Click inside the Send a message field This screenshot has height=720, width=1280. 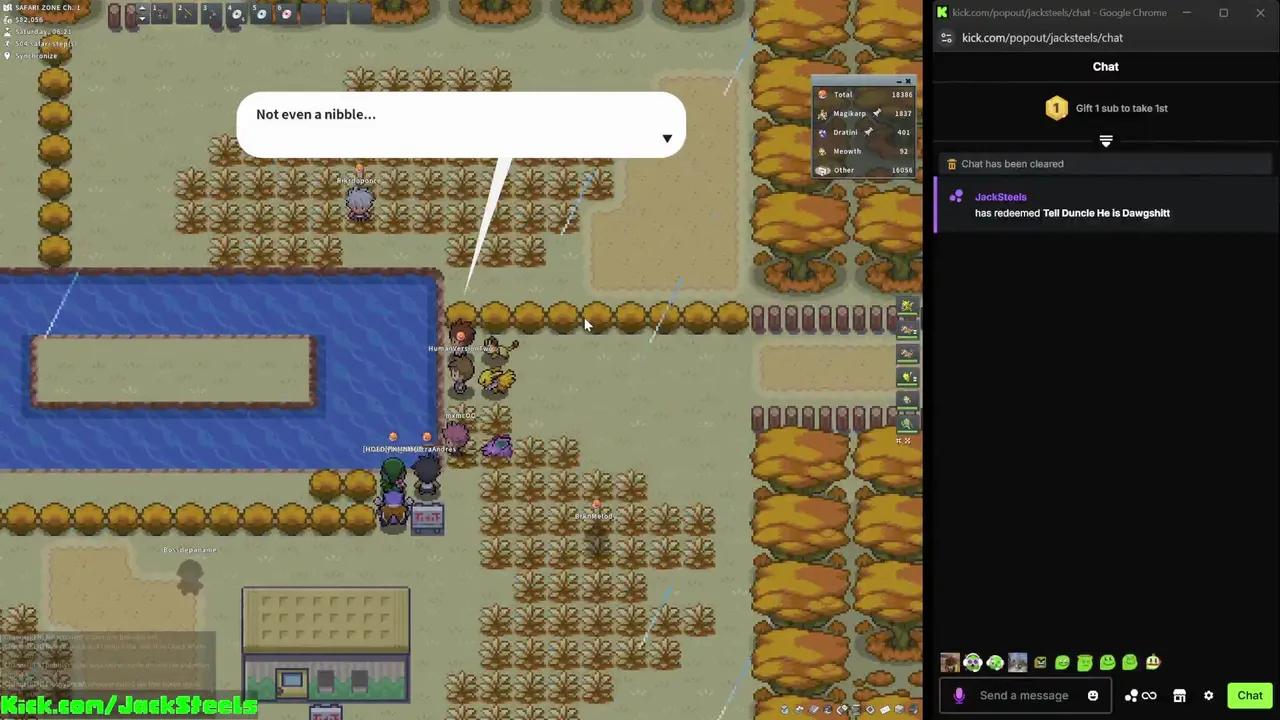(1024, 695)
